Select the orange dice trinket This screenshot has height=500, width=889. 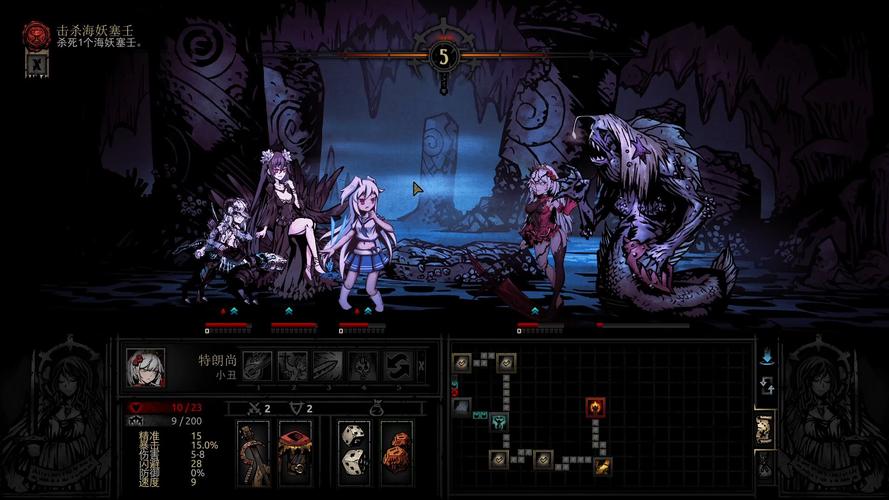396,453
